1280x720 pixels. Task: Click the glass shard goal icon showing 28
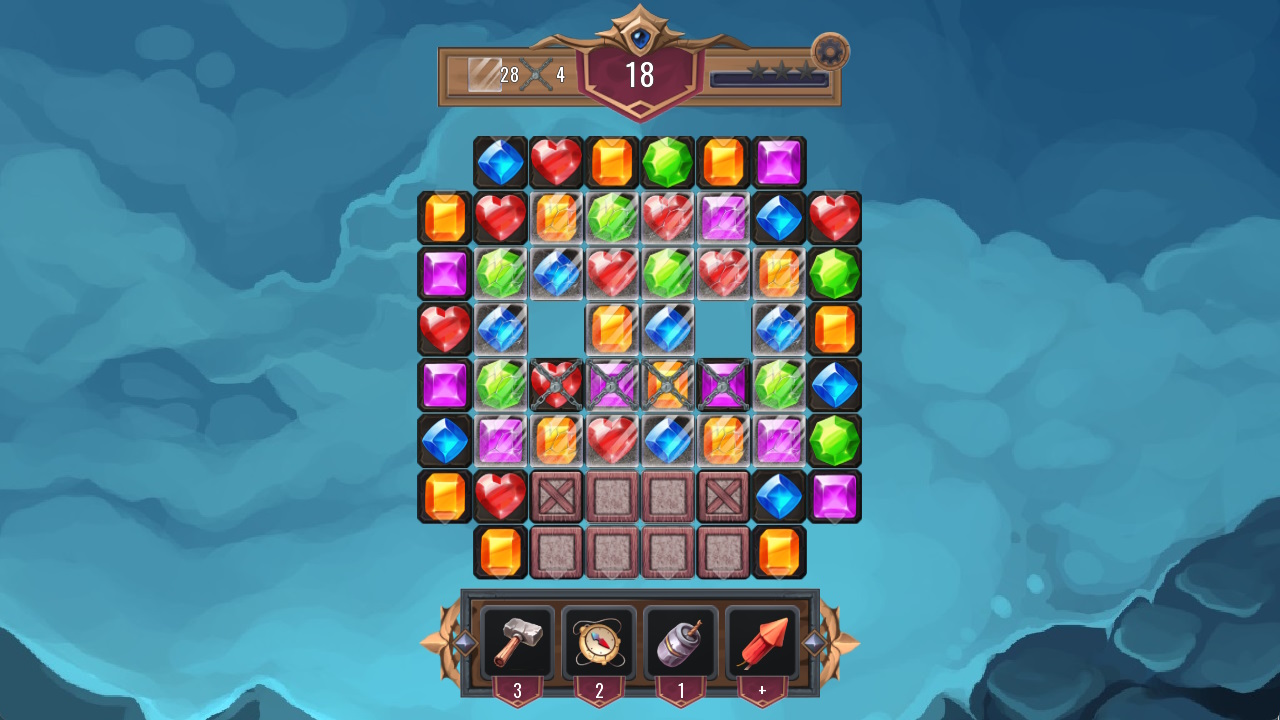coord(486,73)
